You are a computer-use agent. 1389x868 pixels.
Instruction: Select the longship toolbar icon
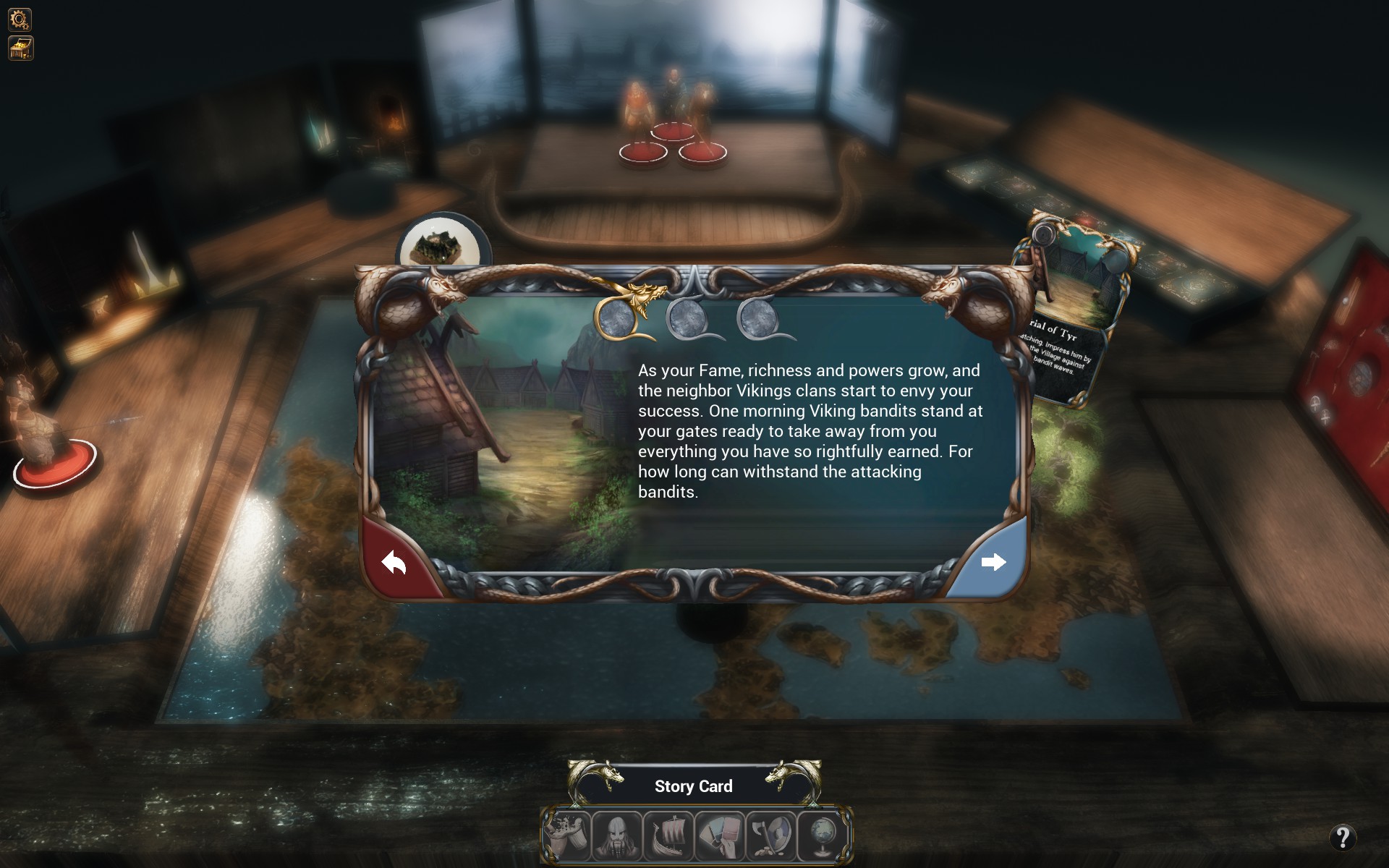(x=668, y=836)
